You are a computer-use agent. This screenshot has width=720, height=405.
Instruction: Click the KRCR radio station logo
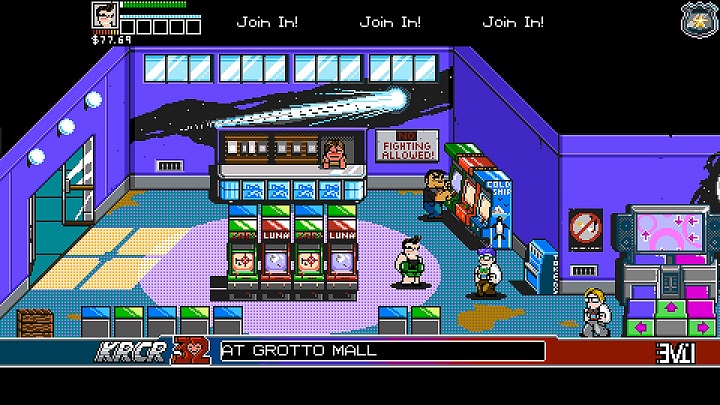point(122,352)
